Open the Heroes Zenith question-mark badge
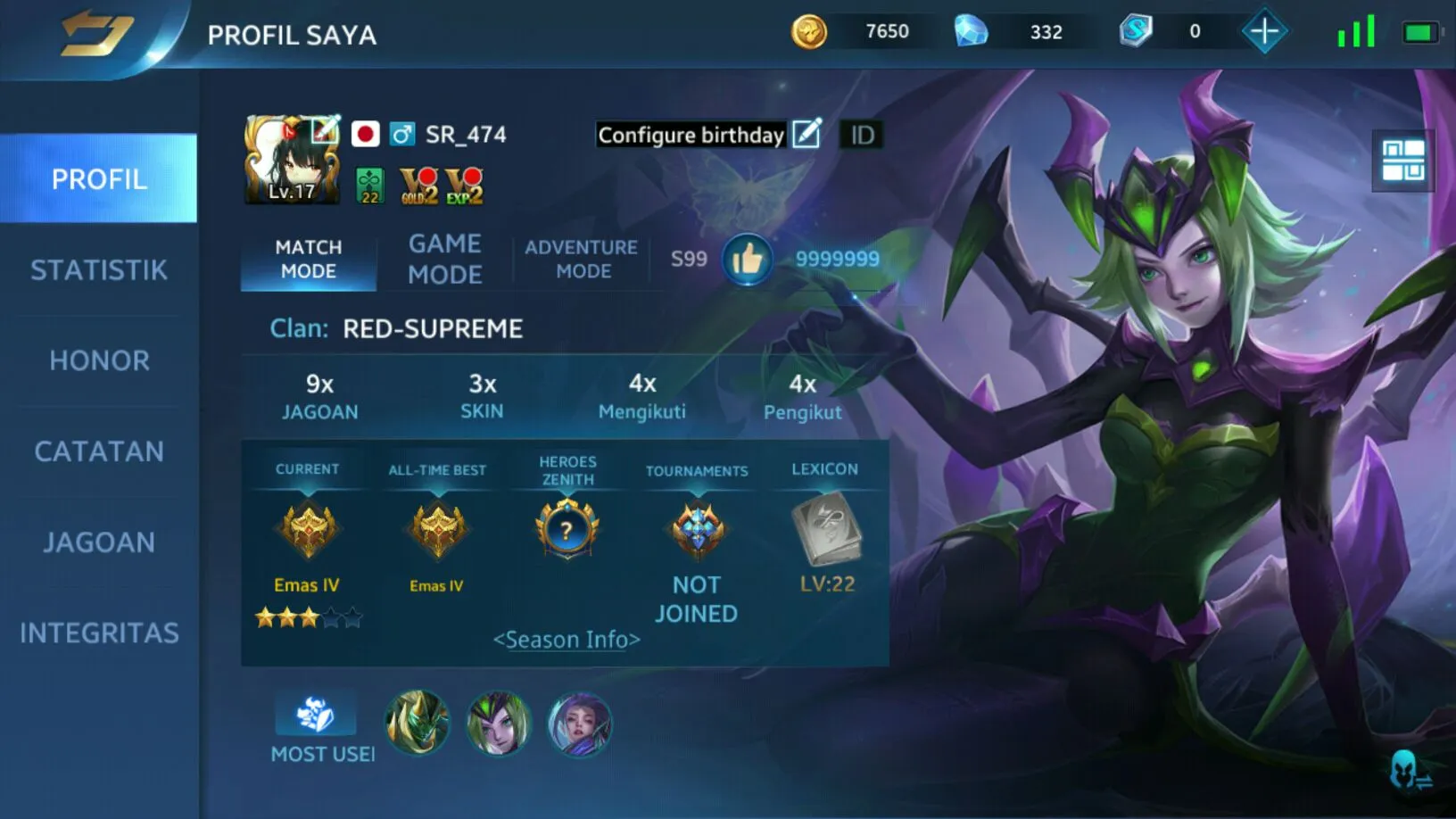Image resolution: width=1456 pixels, height=819 pixels. pos(567,530)
